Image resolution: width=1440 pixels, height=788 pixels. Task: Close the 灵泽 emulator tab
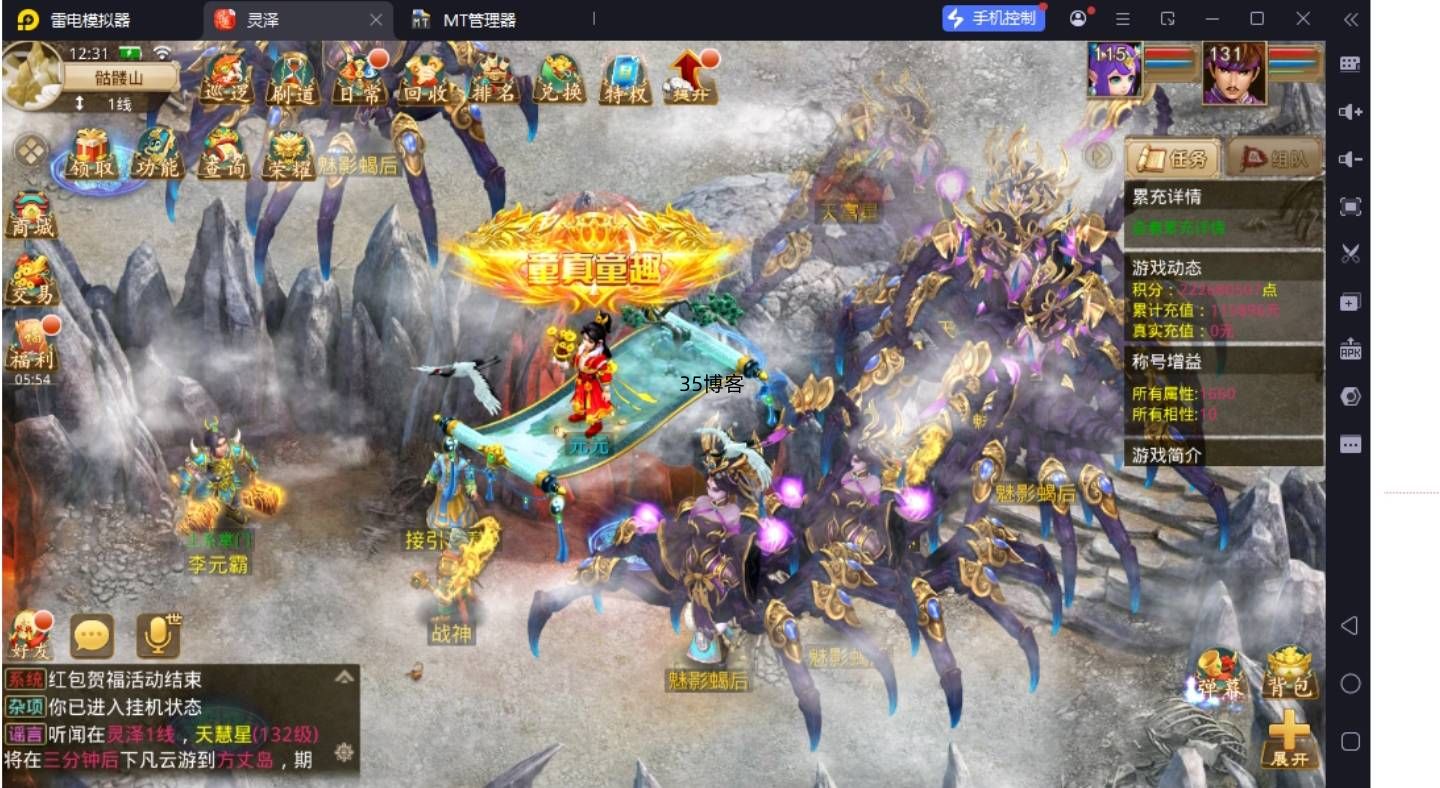(376, 19)
